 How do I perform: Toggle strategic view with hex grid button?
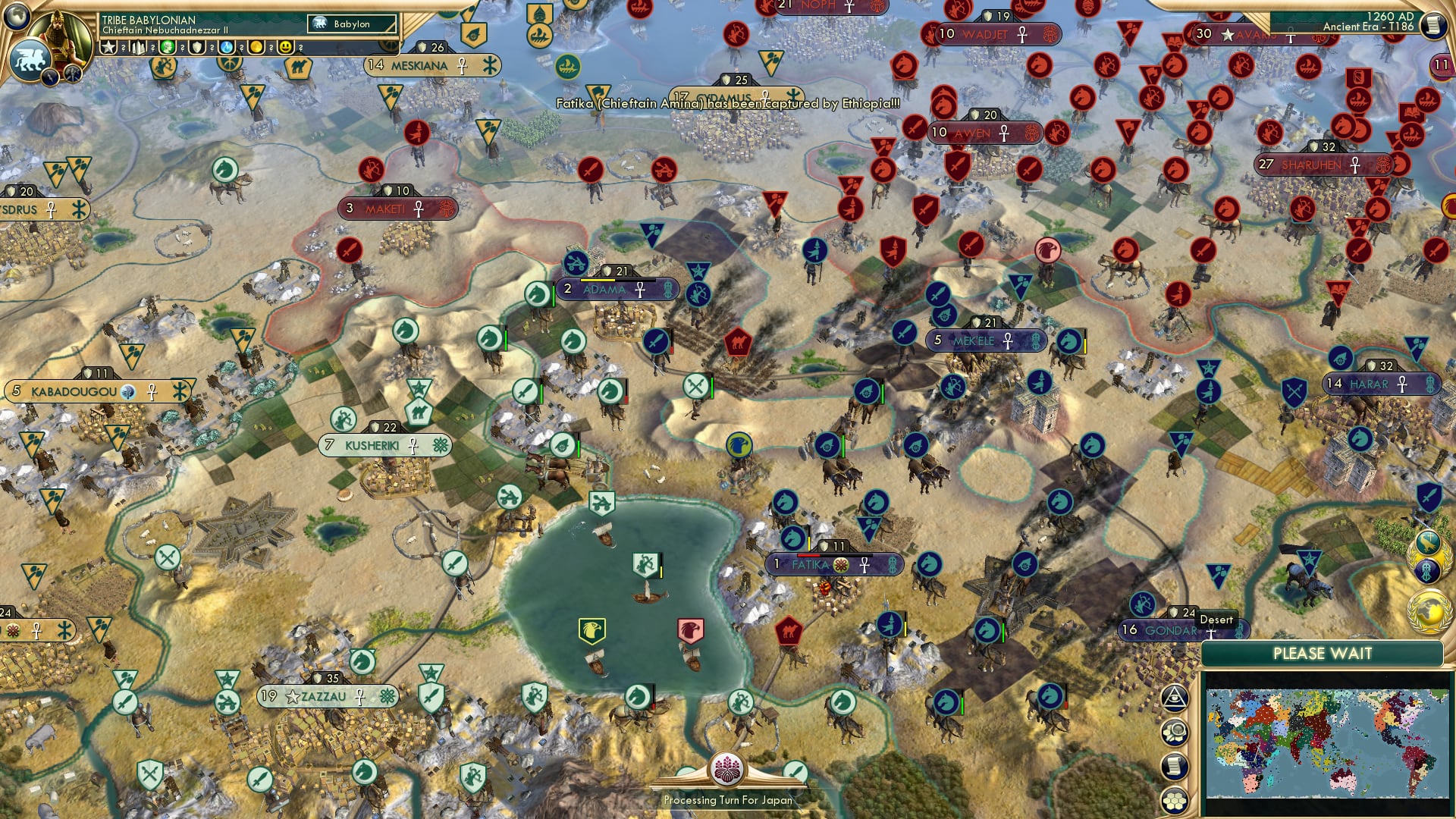[1173, 800]
